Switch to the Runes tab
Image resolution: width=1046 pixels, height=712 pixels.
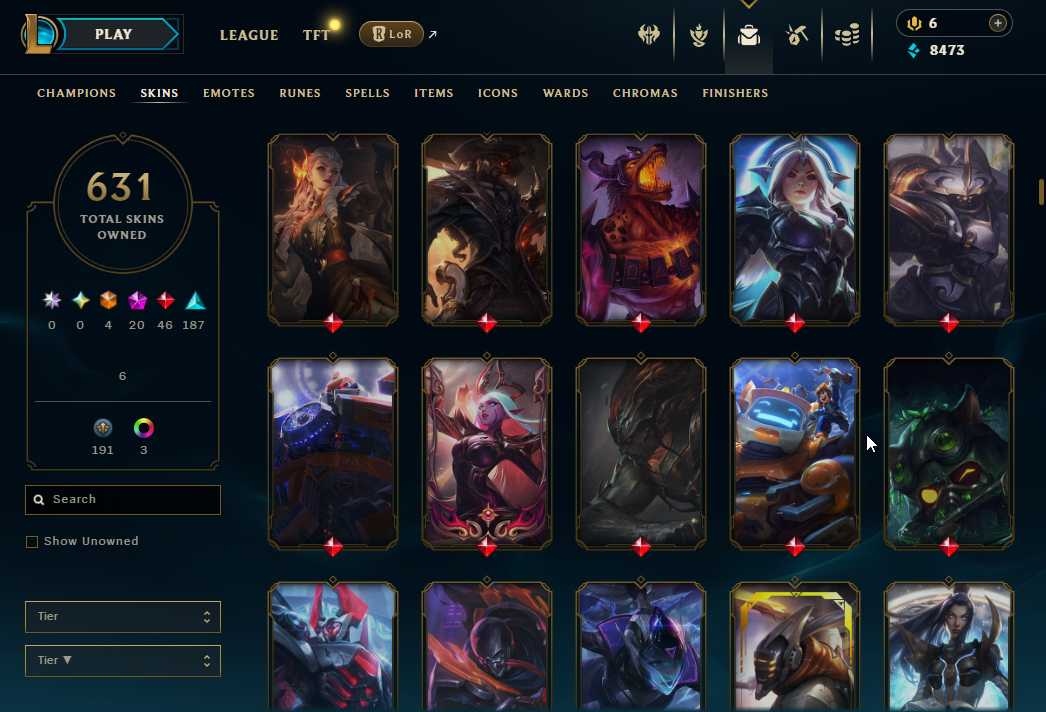click(300, 93)
